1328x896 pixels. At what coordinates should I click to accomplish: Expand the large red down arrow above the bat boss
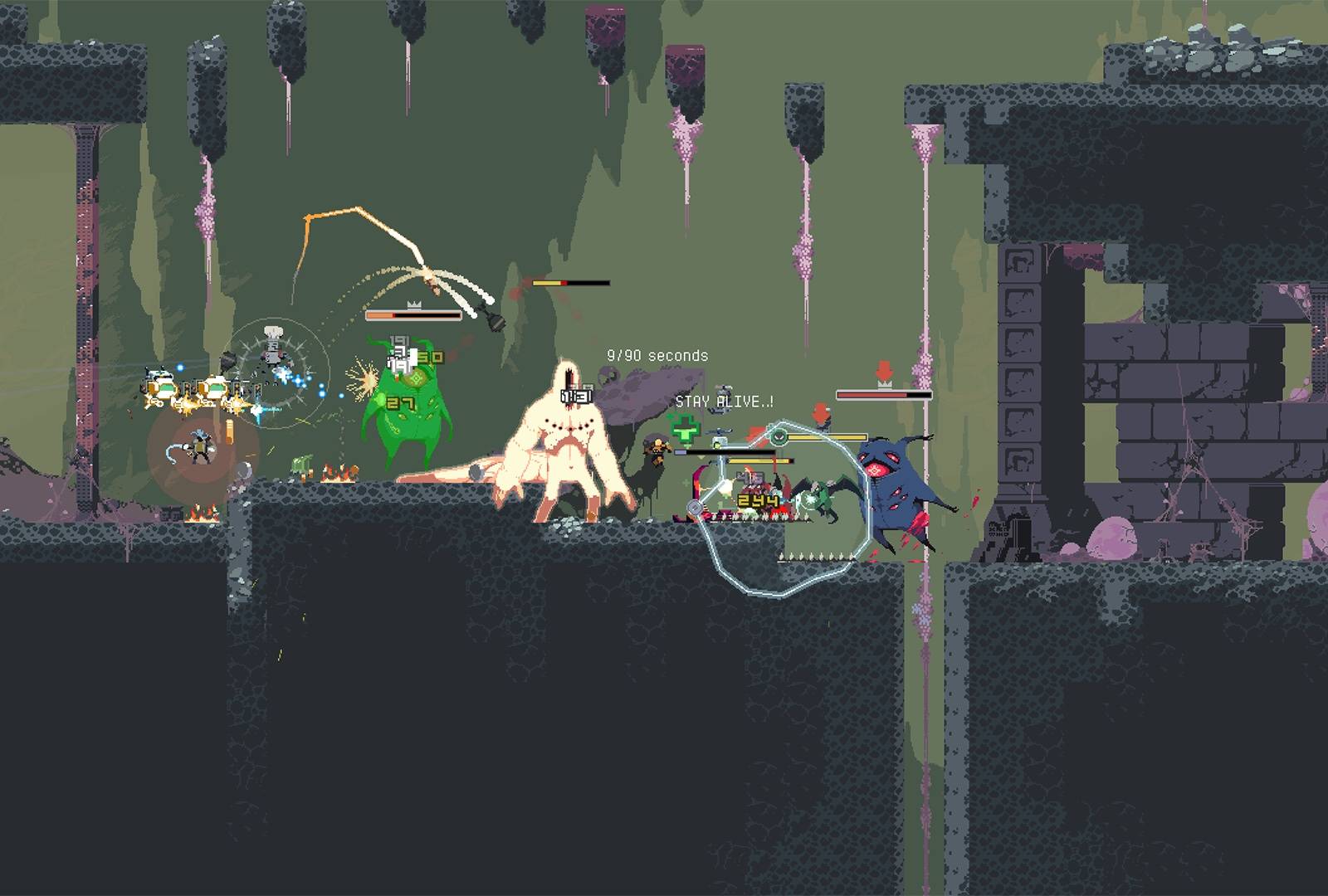[x=884, y=368]
